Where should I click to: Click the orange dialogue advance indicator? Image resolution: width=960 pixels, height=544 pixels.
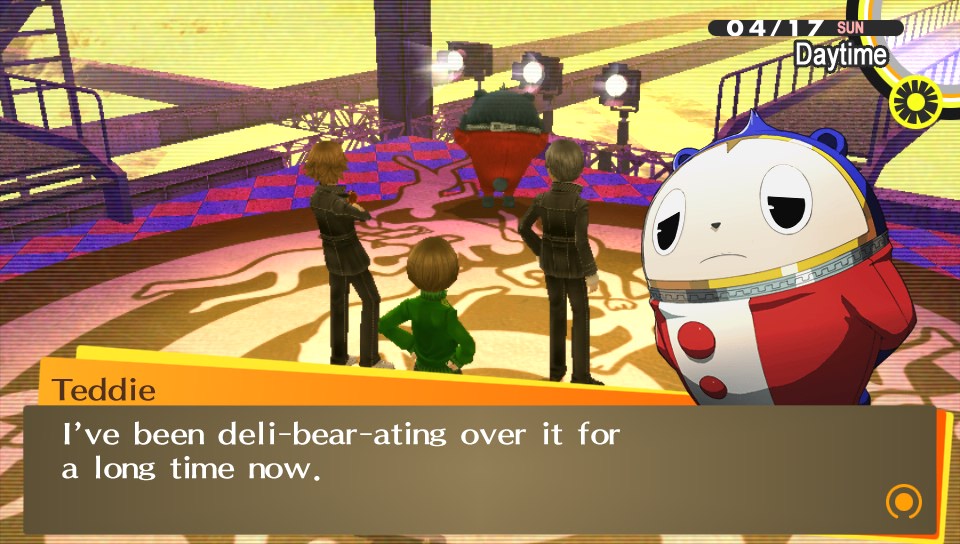(903, 500)
